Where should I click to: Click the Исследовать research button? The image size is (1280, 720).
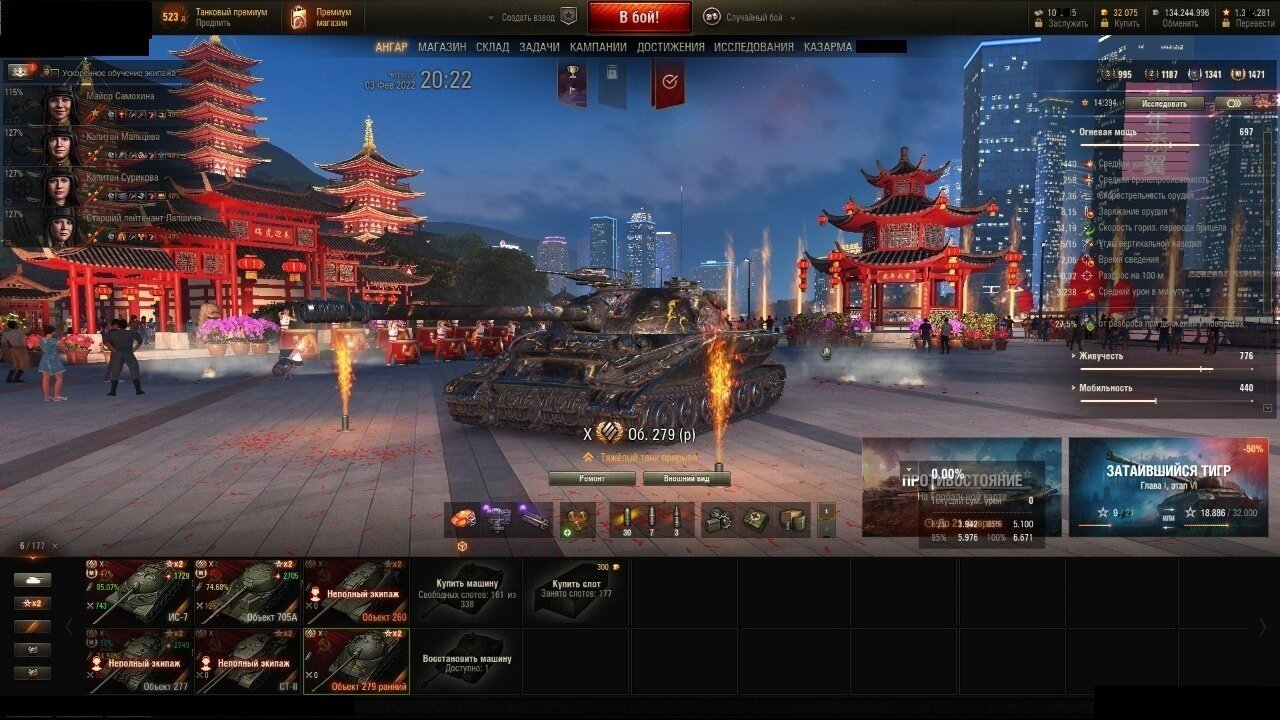(x=1165, y=103)
